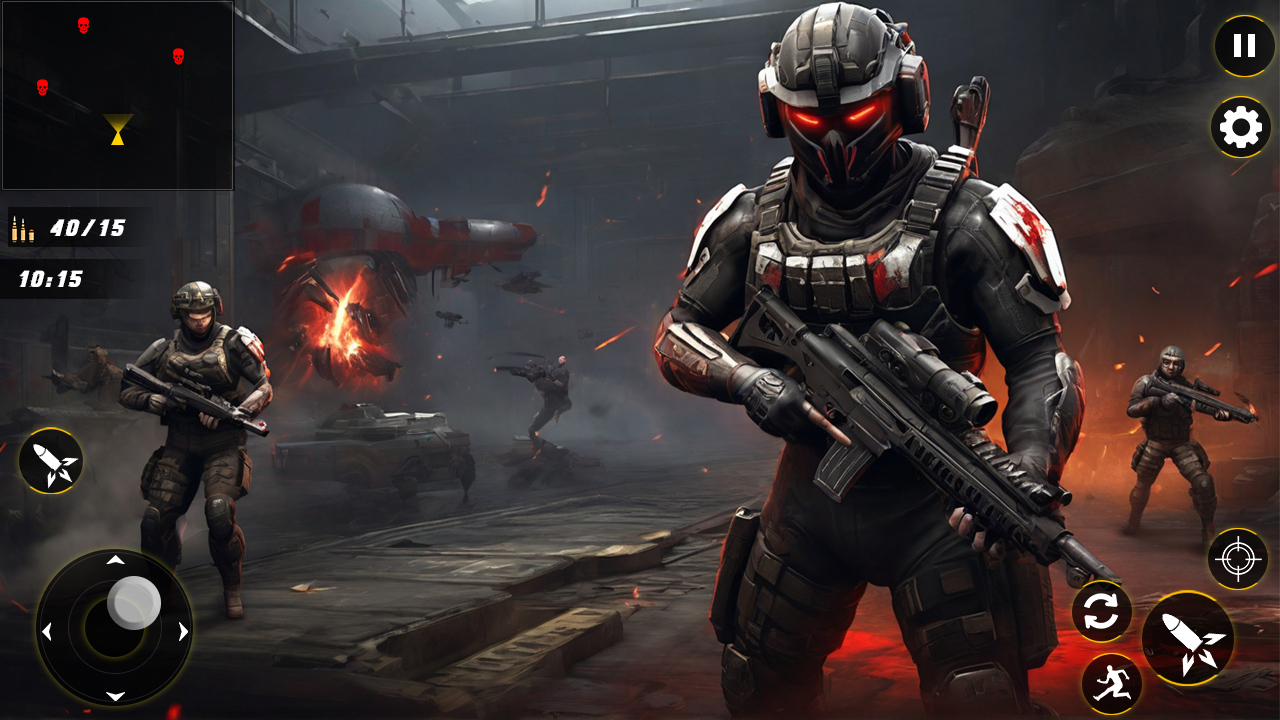The height and width of the screenshot is (720, 1280).
Task: Pause the game with the pause button
Action: tap(1243, 45)
